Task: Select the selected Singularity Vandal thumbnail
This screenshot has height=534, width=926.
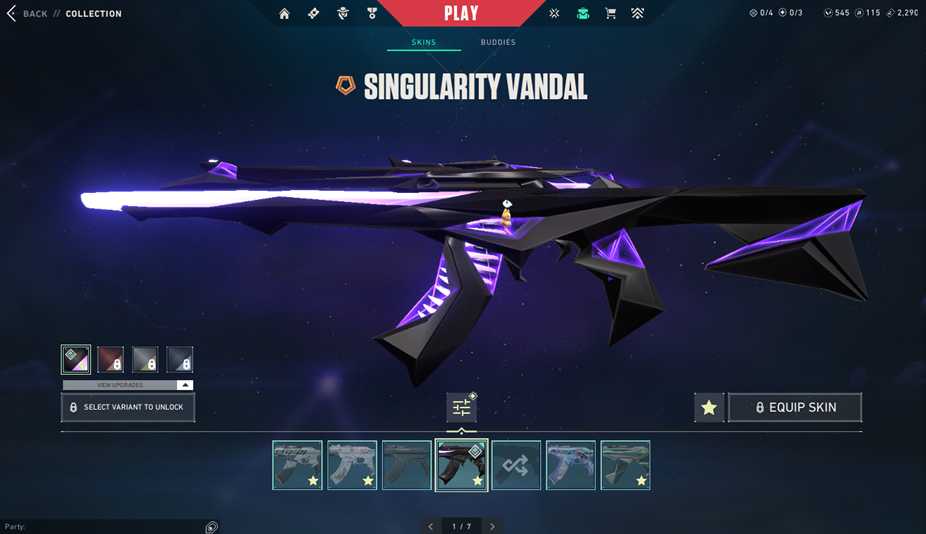Action: [461, 465]
